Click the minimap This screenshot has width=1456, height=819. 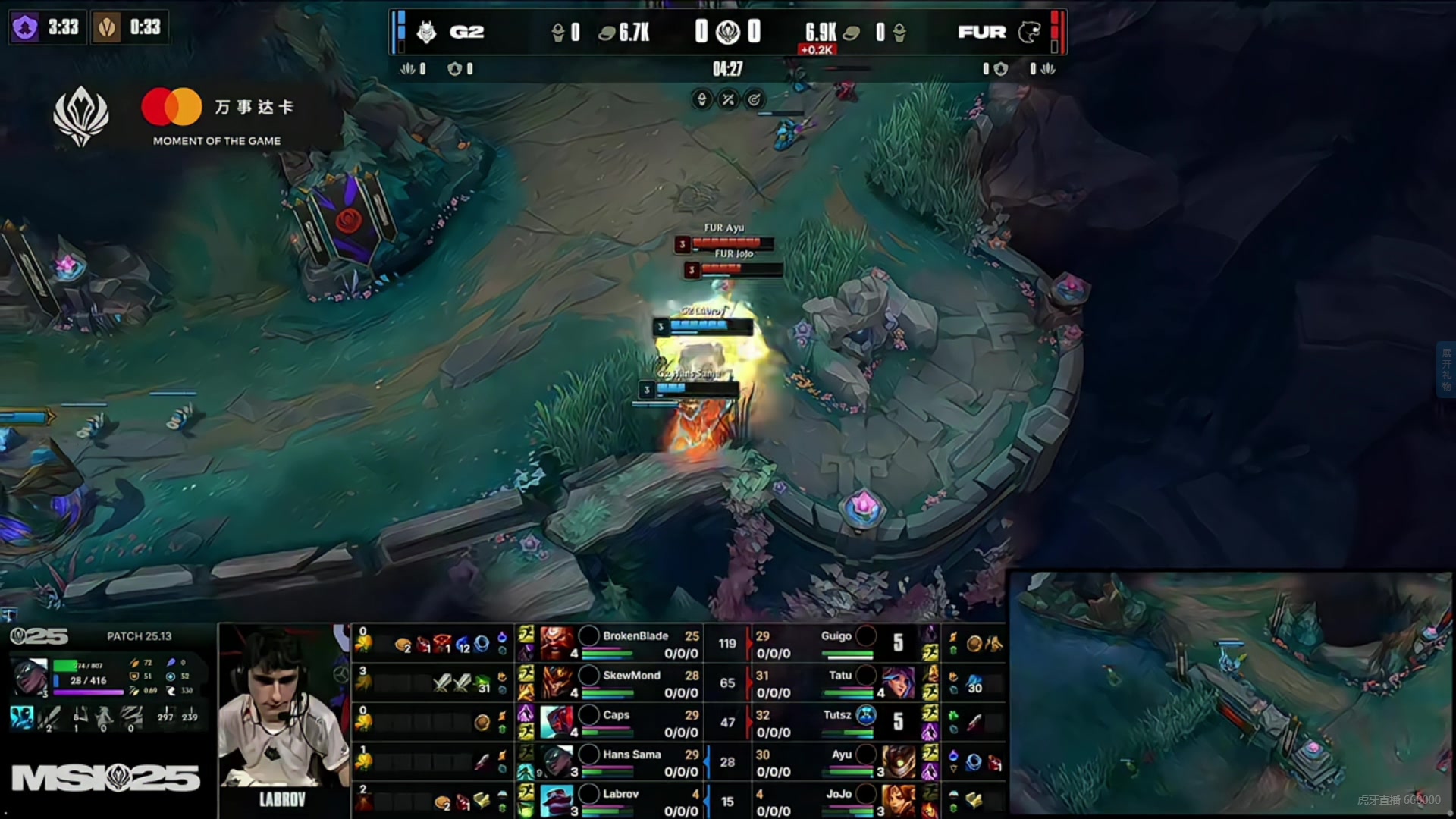[1230, 693]
